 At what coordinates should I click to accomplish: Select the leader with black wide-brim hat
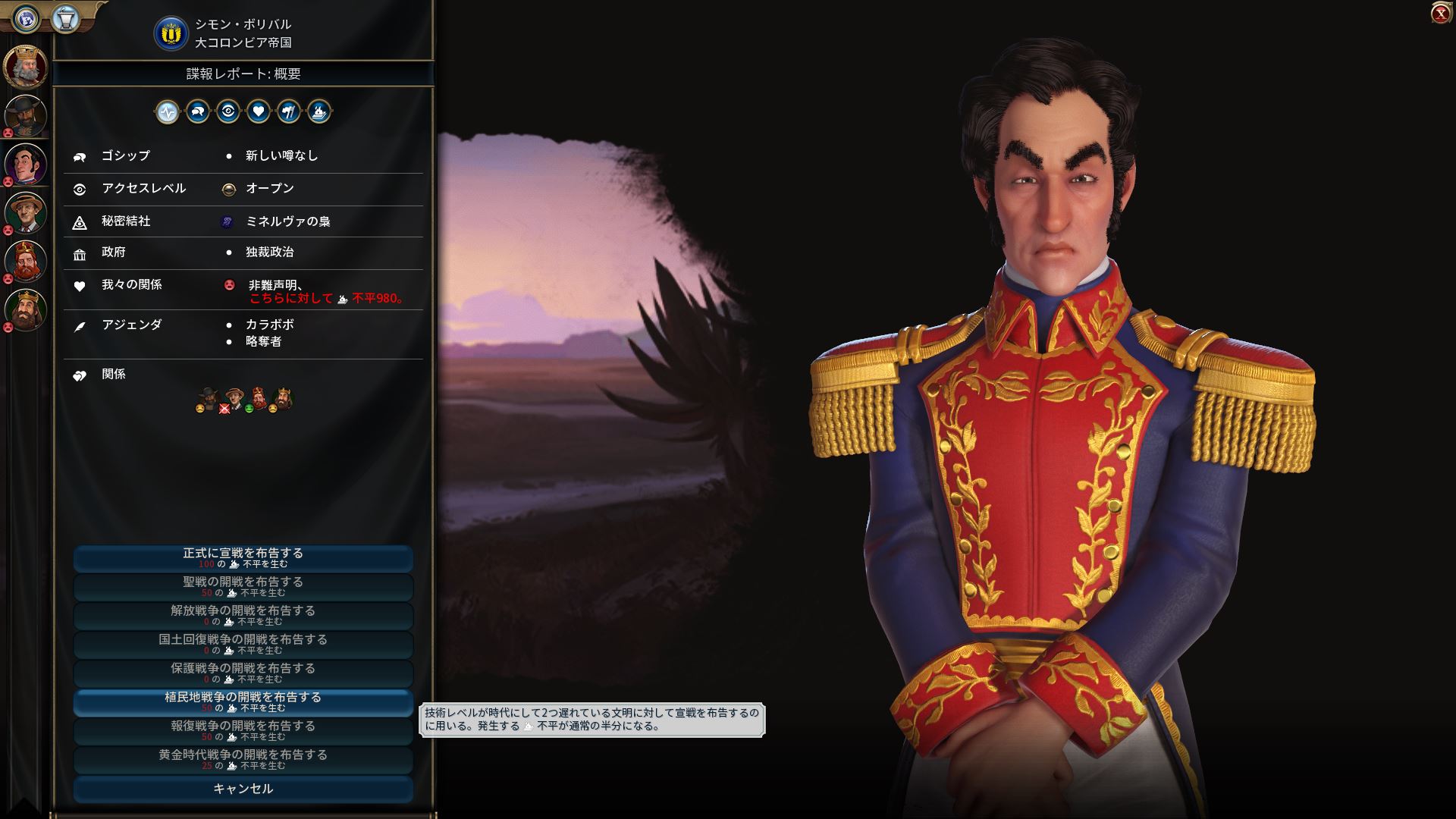tap(26, 115)
